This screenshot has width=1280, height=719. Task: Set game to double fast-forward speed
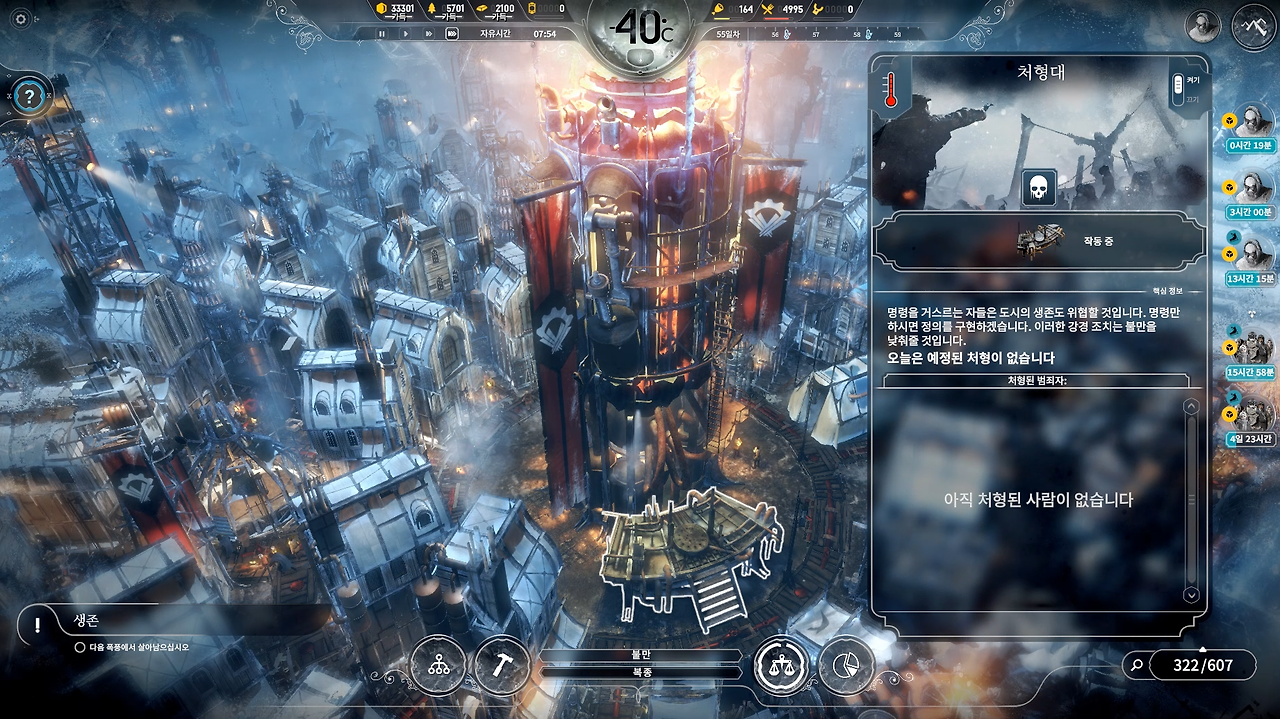(428, 34)
